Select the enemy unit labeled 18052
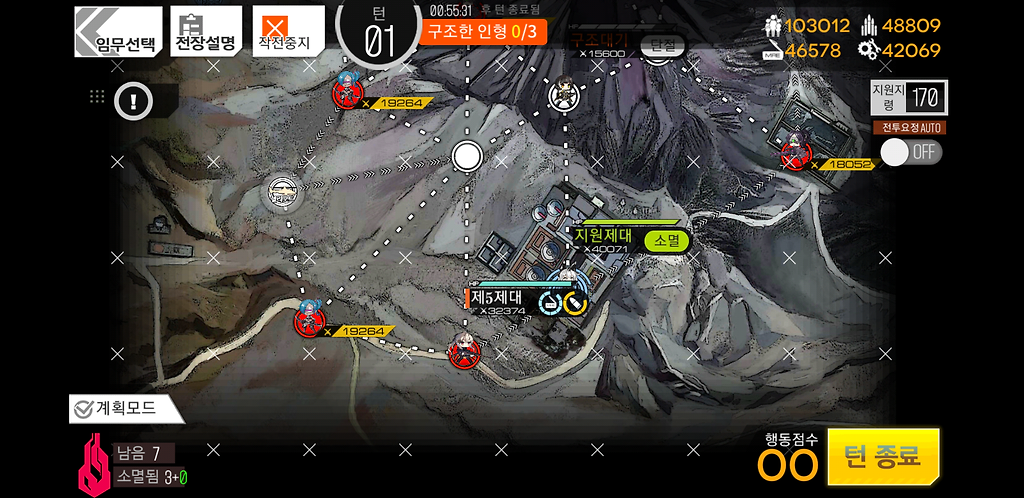The image size is (1024, 498). pos(795,155)
